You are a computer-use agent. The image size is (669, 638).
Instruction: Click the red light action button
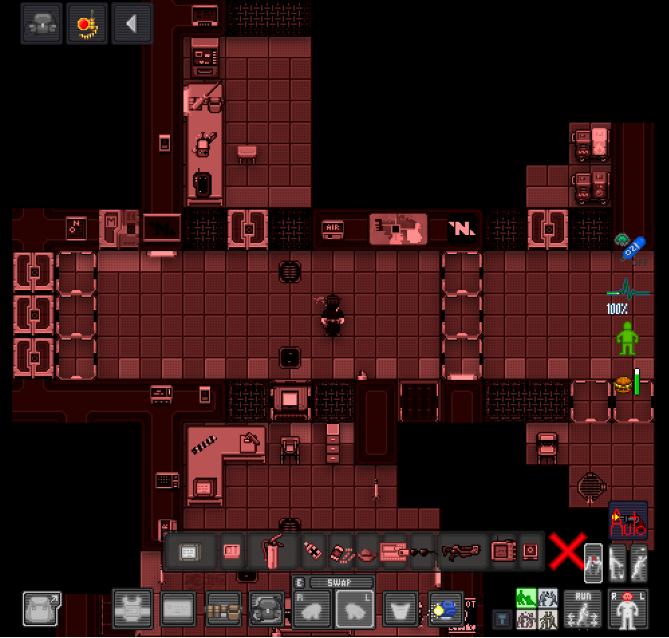pyautogui.click(x=87, y=24)
